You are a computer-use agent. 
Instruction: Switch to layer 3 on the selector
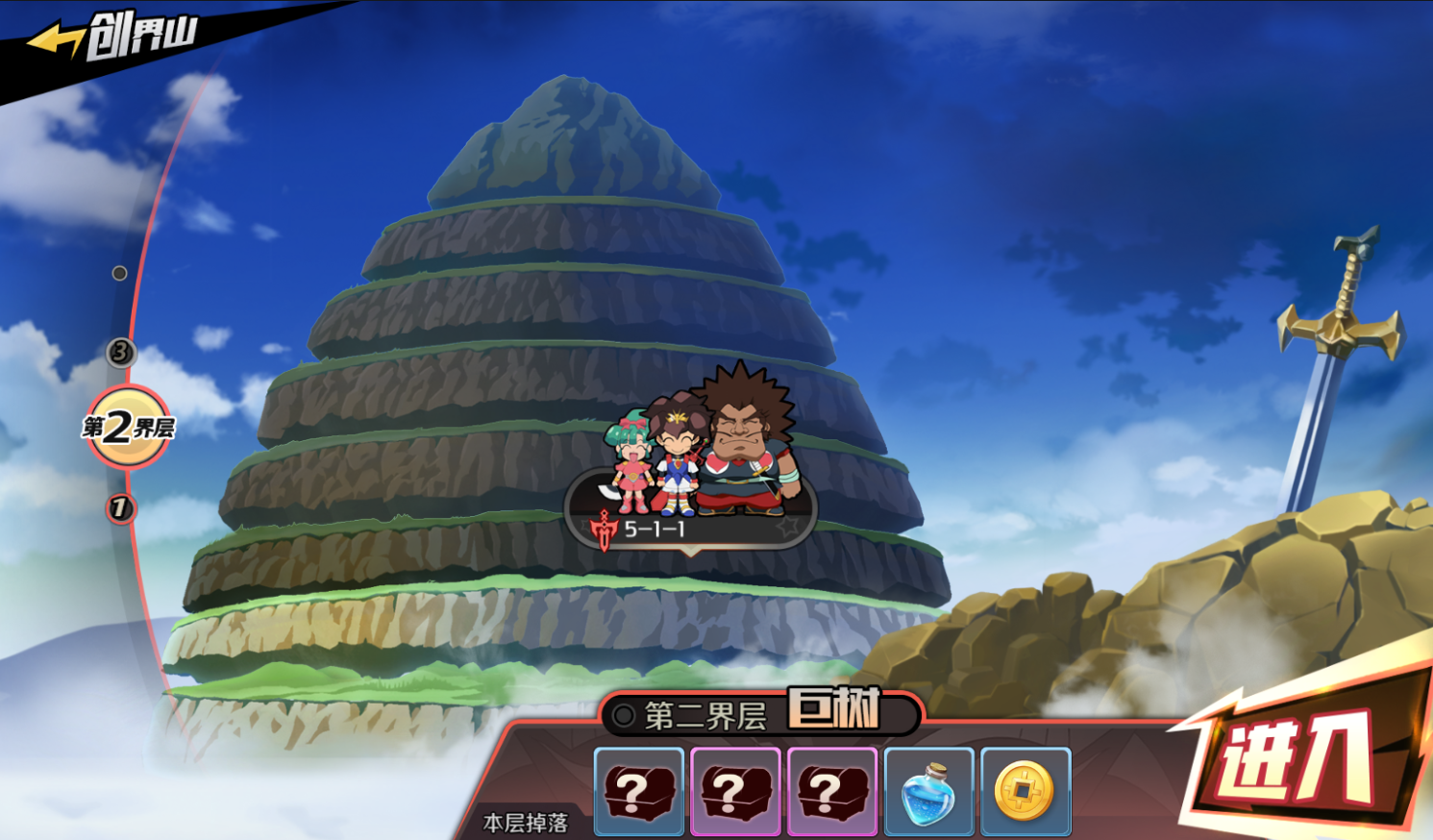[120, 352]
